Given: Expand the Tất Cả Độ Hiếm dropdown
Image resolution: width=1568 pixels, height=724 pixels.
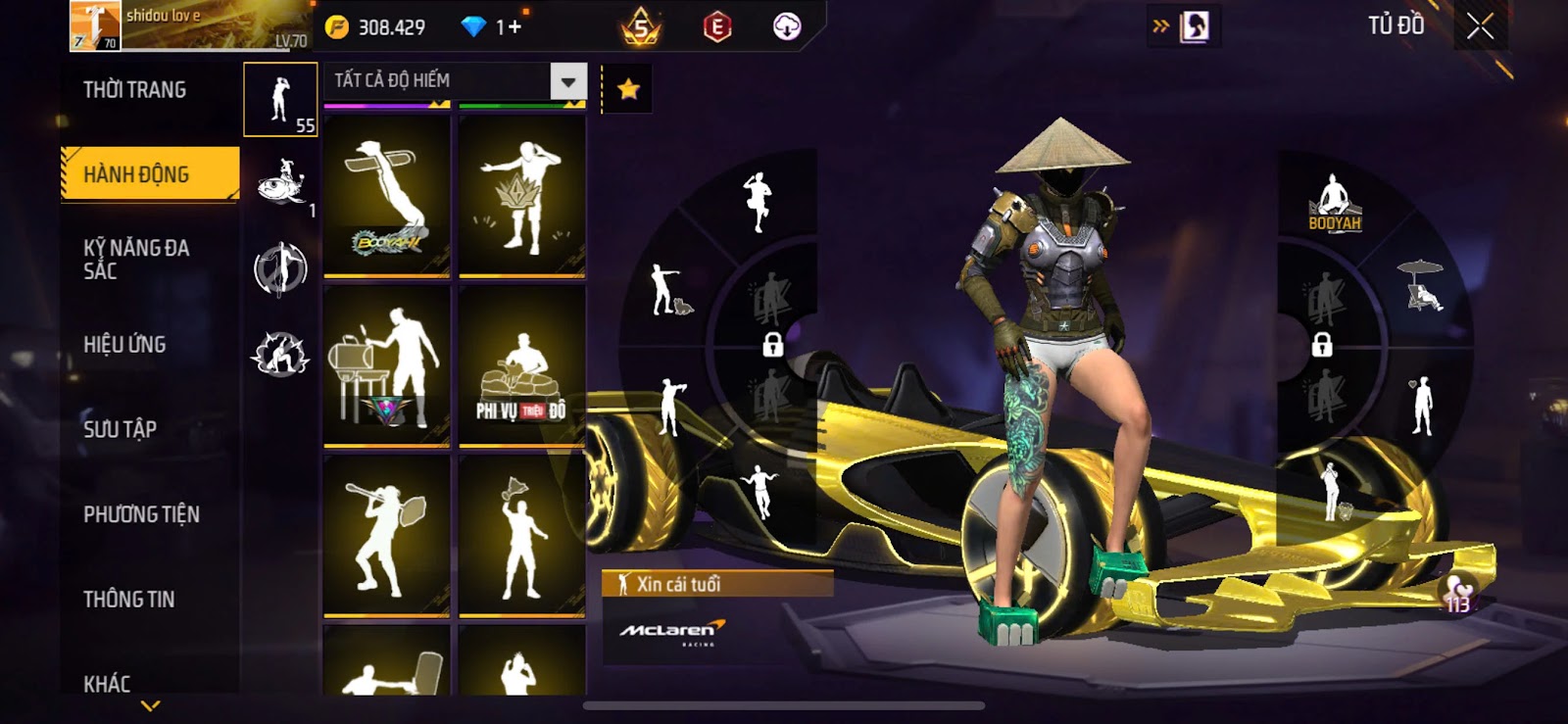Looking at the screenshot, I should coord(568,81).
